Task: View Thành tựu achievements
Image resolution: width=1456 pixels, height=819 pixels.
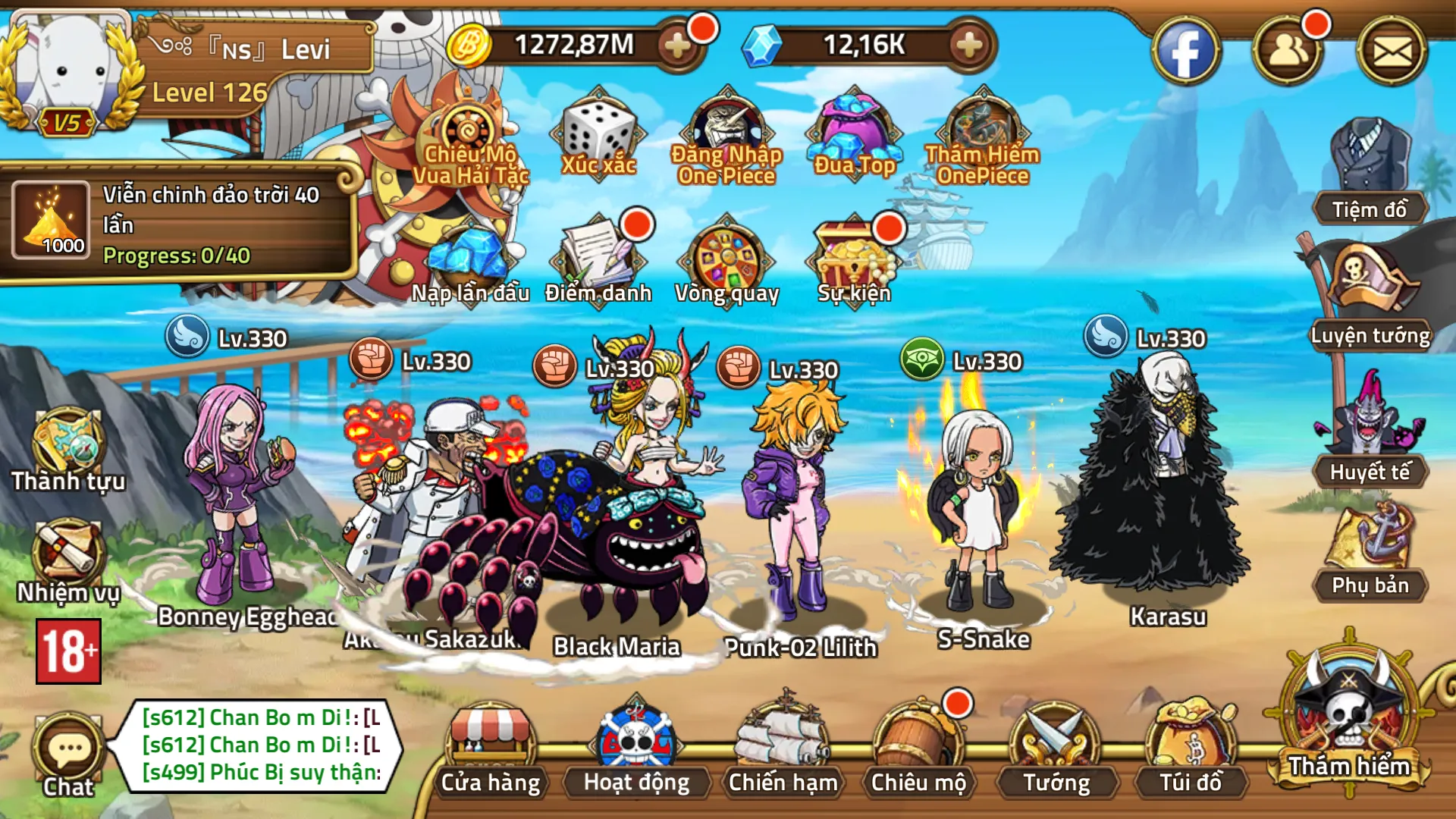Action: click(68, 449)
